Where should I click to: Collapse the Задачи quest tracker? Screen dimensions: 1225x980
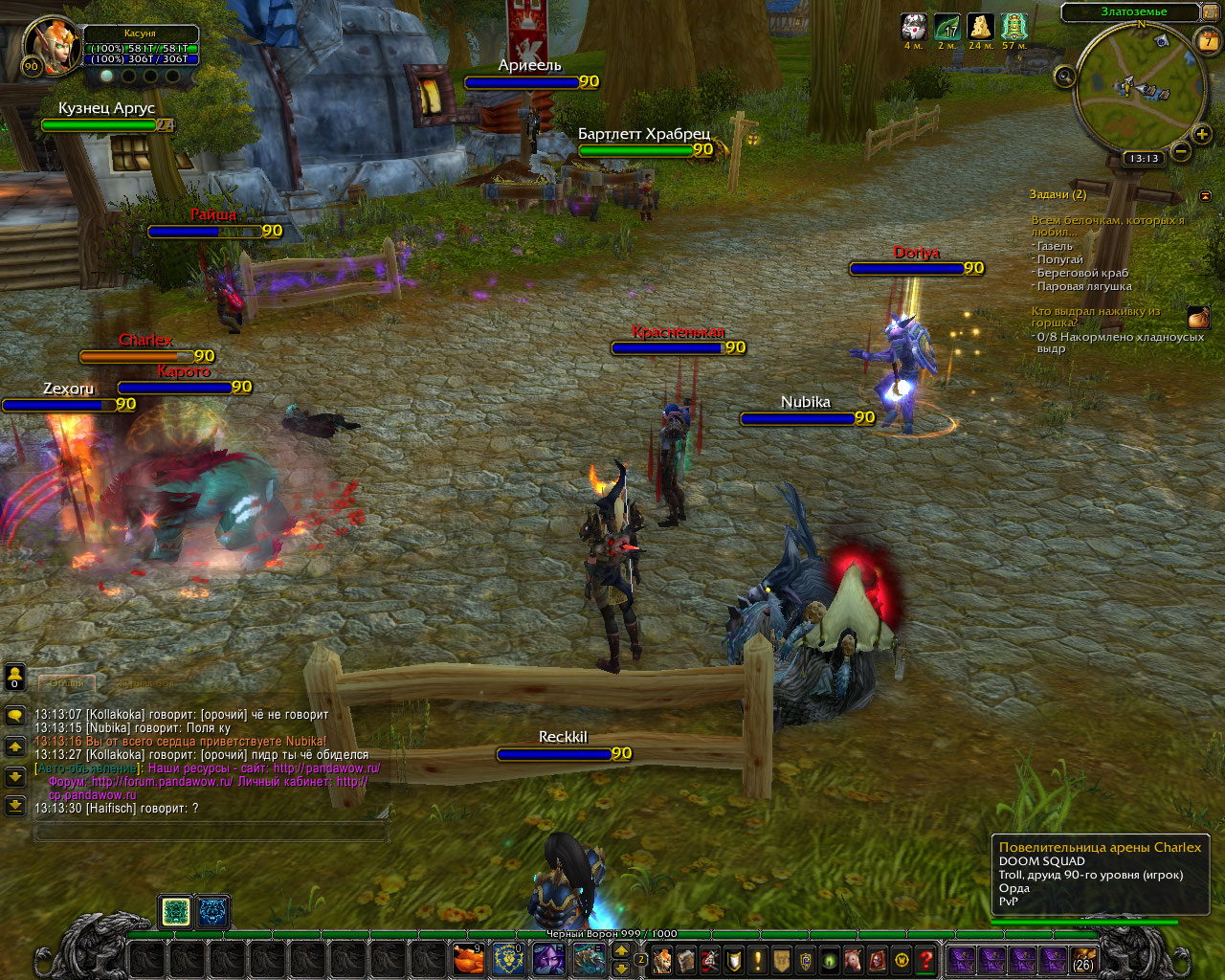pyautogui.click(x=1205, y=195)
